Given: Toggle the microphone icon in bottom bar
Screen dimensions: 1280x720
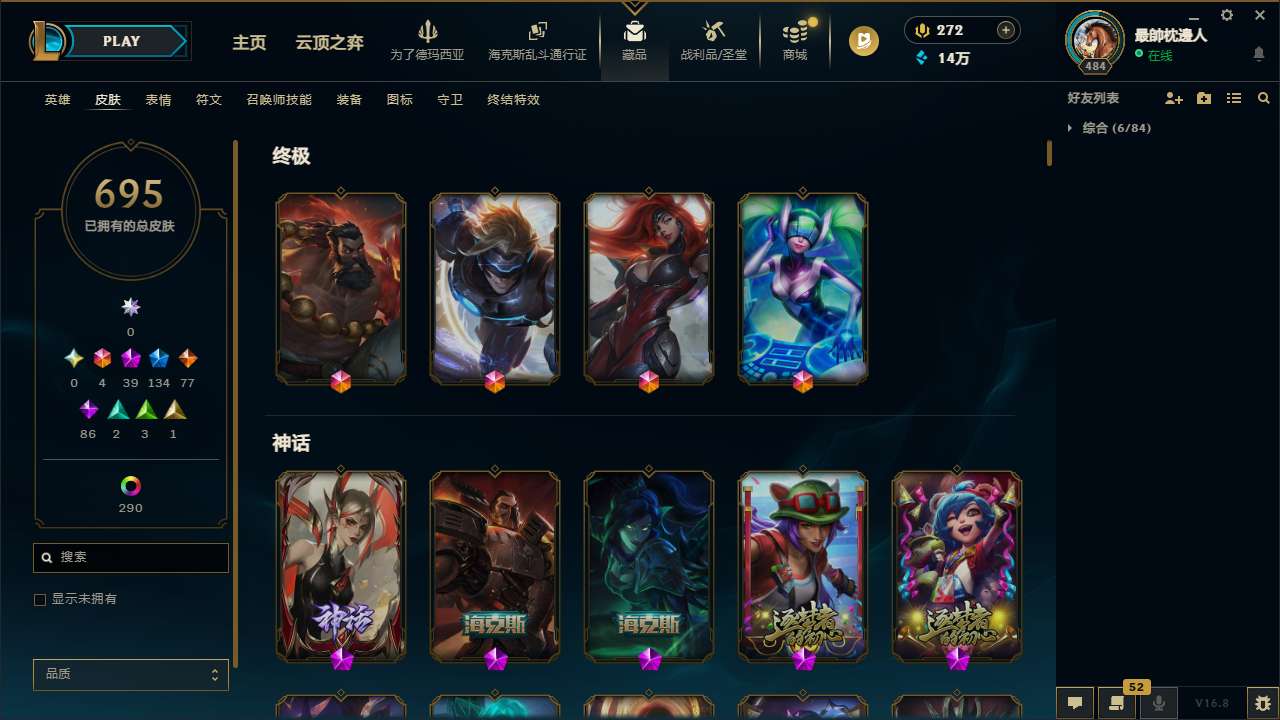Looking at the screenshot, I should [1157, 704].
